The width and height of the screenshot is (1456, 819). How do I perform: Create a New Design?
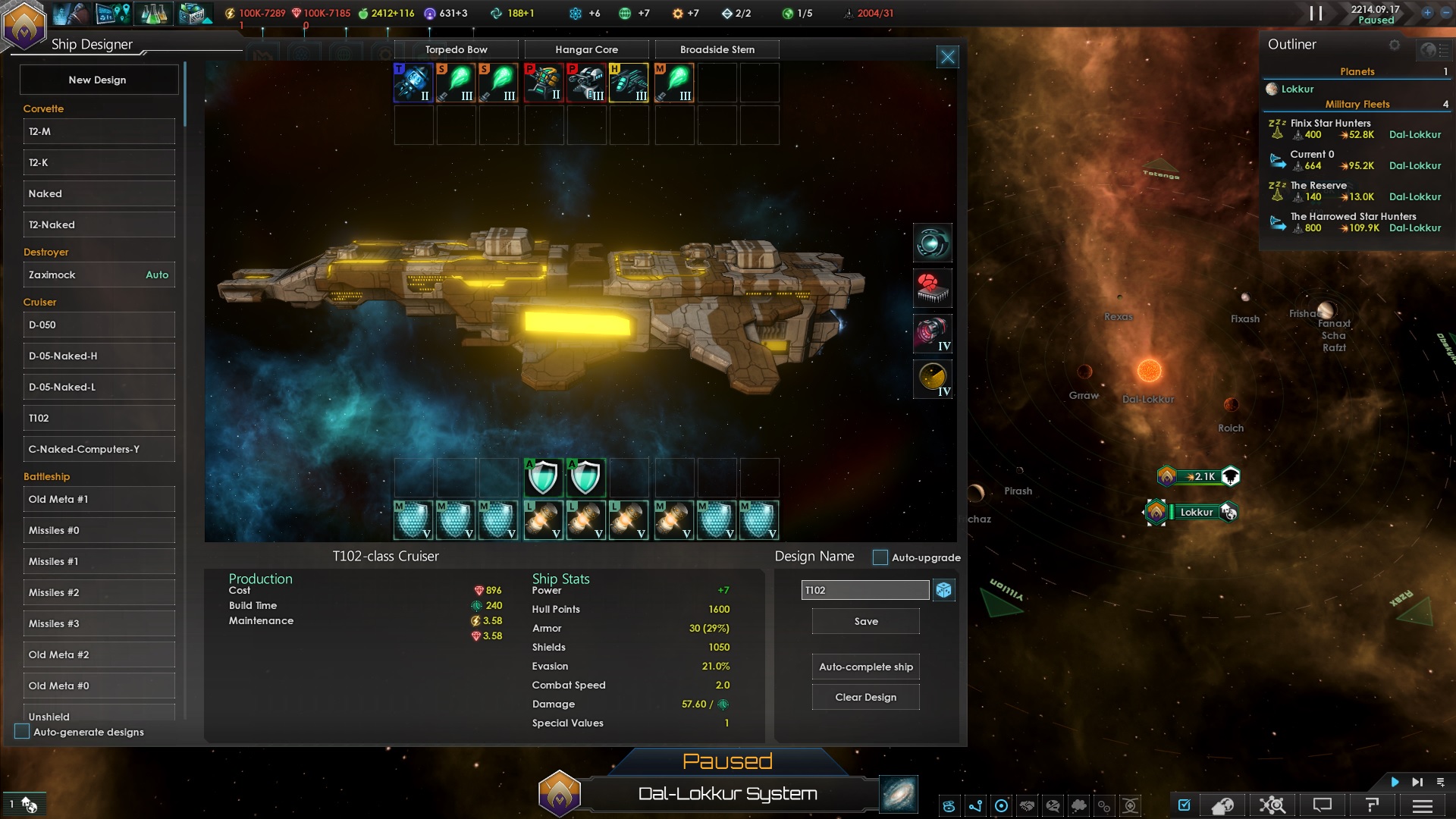[x=99, y=80]
